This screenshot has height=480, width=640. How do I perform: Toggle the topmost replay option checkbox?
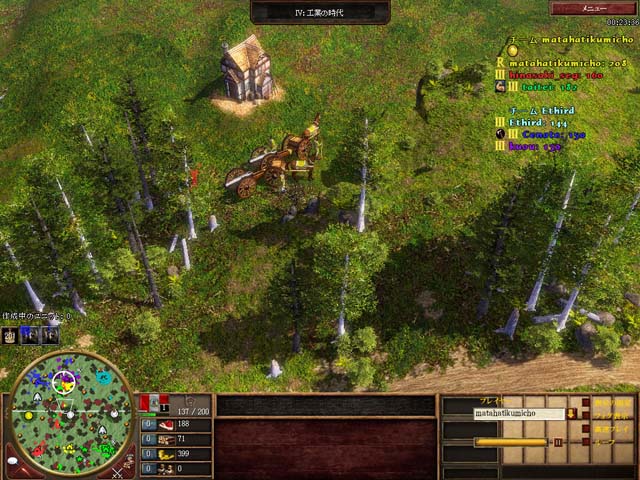pyautogui.click(x=584, y=401)
